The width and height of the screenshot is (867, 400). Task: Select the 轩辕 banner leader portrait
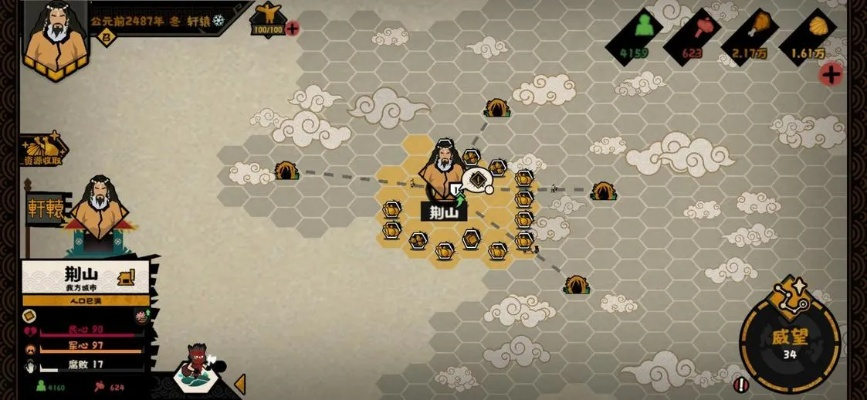click(98, 209)
